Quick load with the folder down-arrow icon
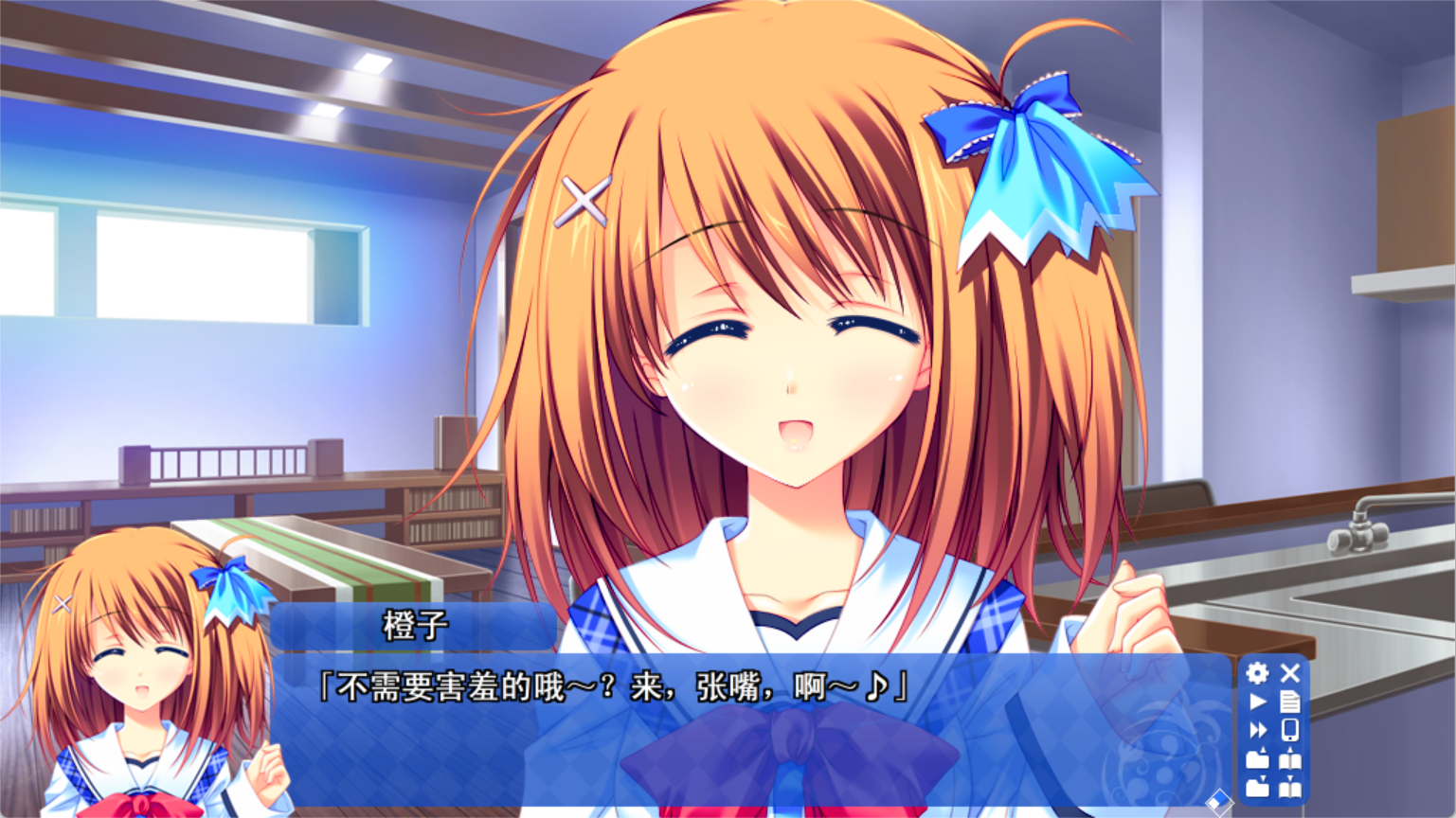Image resolution: width=1456 pixels, height=818 pixels. pos(1258,788)
